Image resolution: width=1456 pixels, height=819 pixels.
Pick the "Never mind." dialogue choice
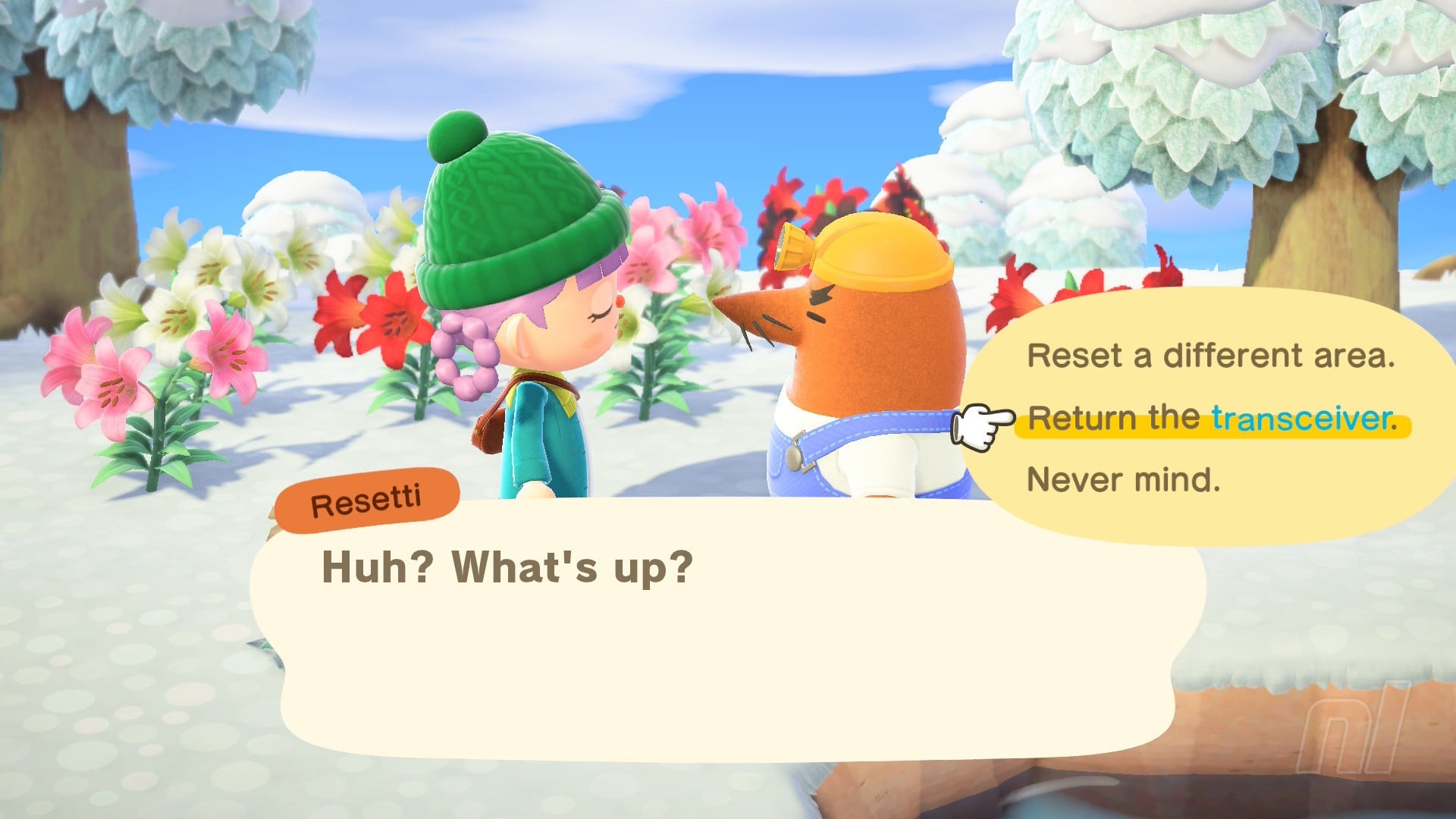point(1123,480)
